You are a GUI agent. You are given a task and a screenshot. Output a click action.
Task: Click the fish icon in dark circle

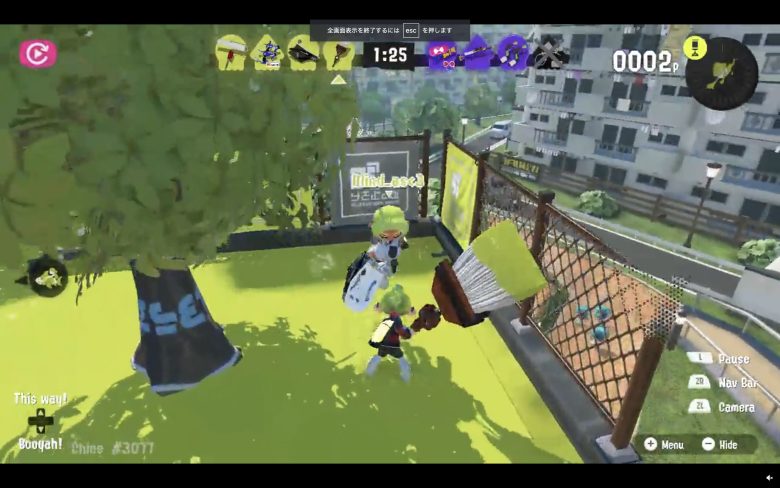tap(47, 278)
